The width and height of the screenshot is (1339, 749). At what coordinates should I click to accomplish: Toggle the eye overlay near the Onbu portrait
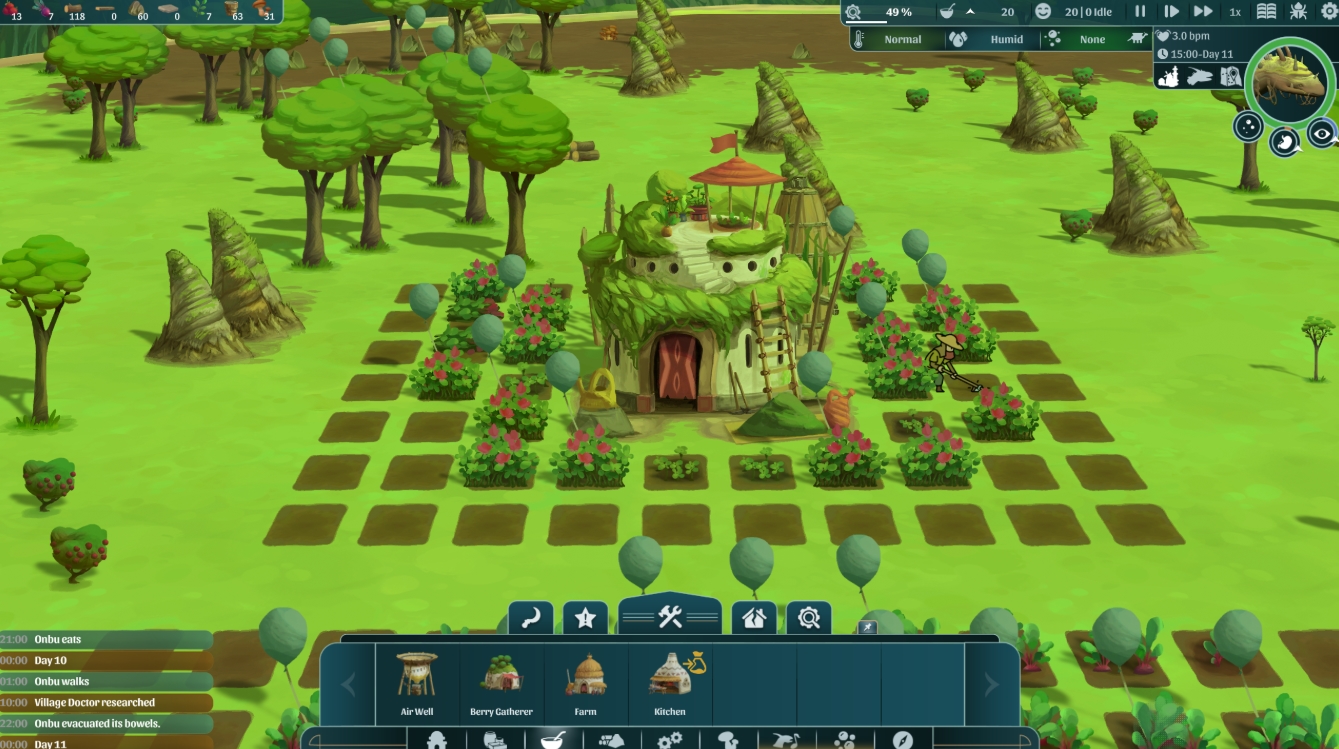1322,131
